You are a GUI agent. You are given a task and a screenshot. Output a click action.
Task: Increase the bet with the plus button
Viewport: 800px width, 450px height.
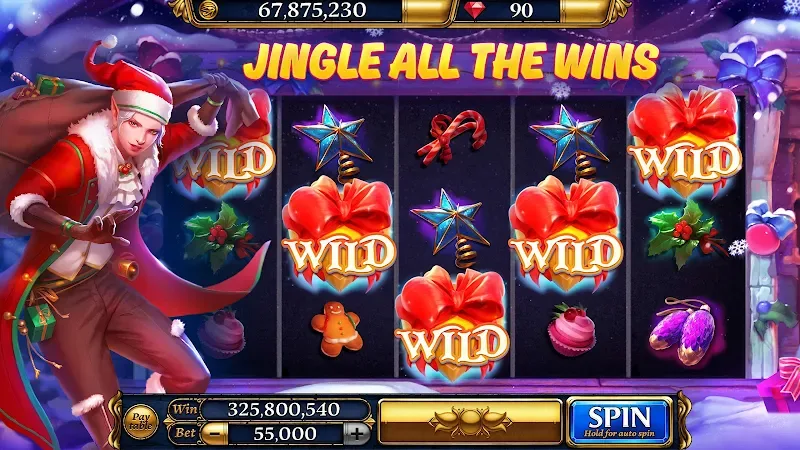356,434
